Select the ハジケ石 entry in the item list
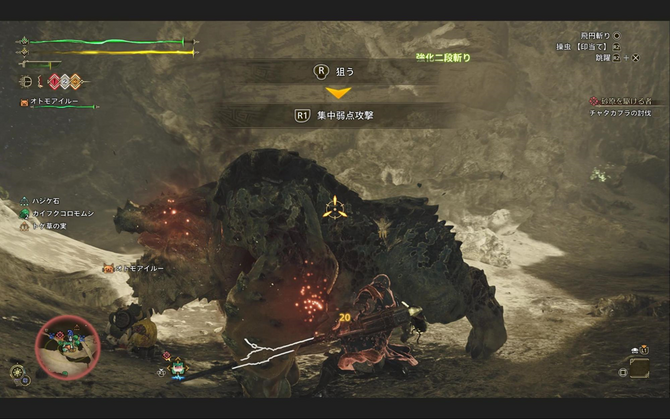 [x=43, y=201]
